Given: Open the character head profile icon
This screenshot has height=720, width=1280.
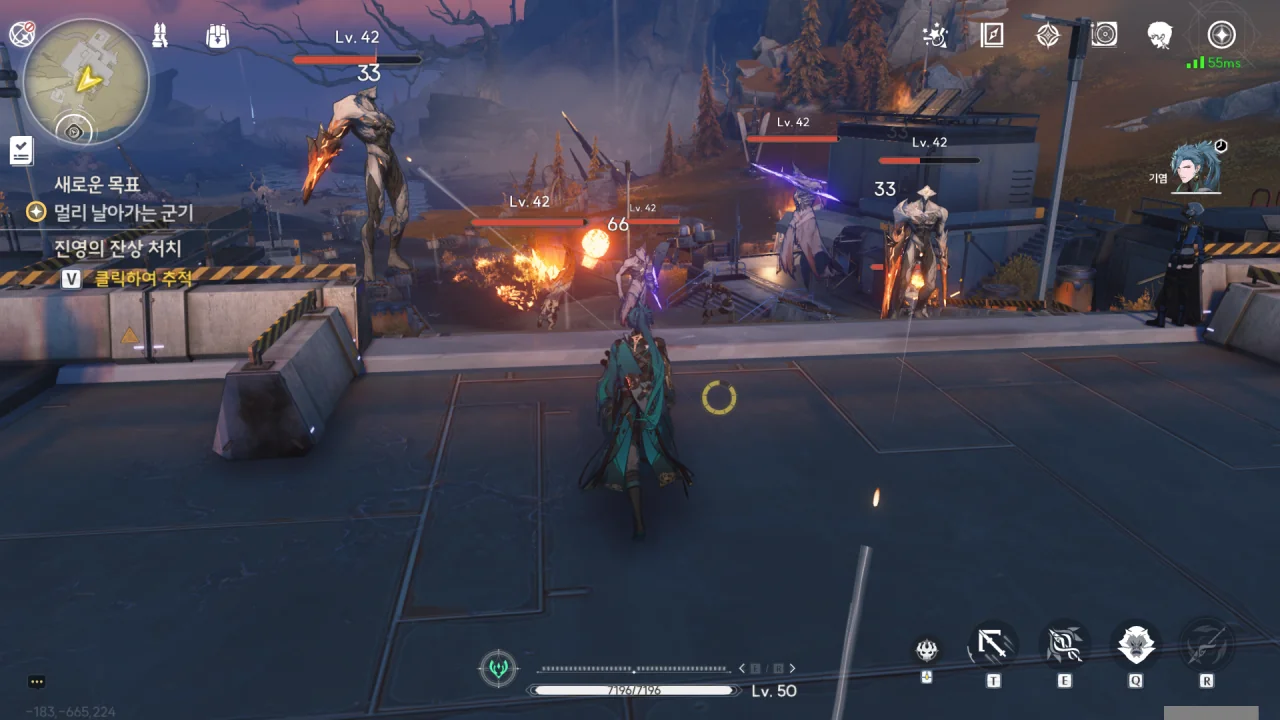Looking at the screenshot, I should (x=1160, y=36).
